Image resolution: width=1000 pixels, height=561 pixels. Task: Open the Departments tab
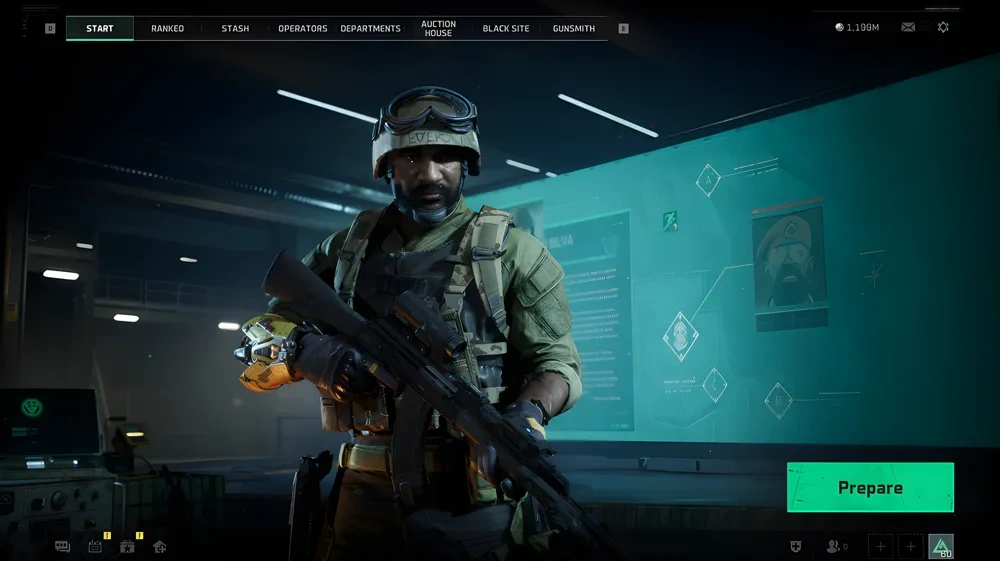tap(370, 28)
